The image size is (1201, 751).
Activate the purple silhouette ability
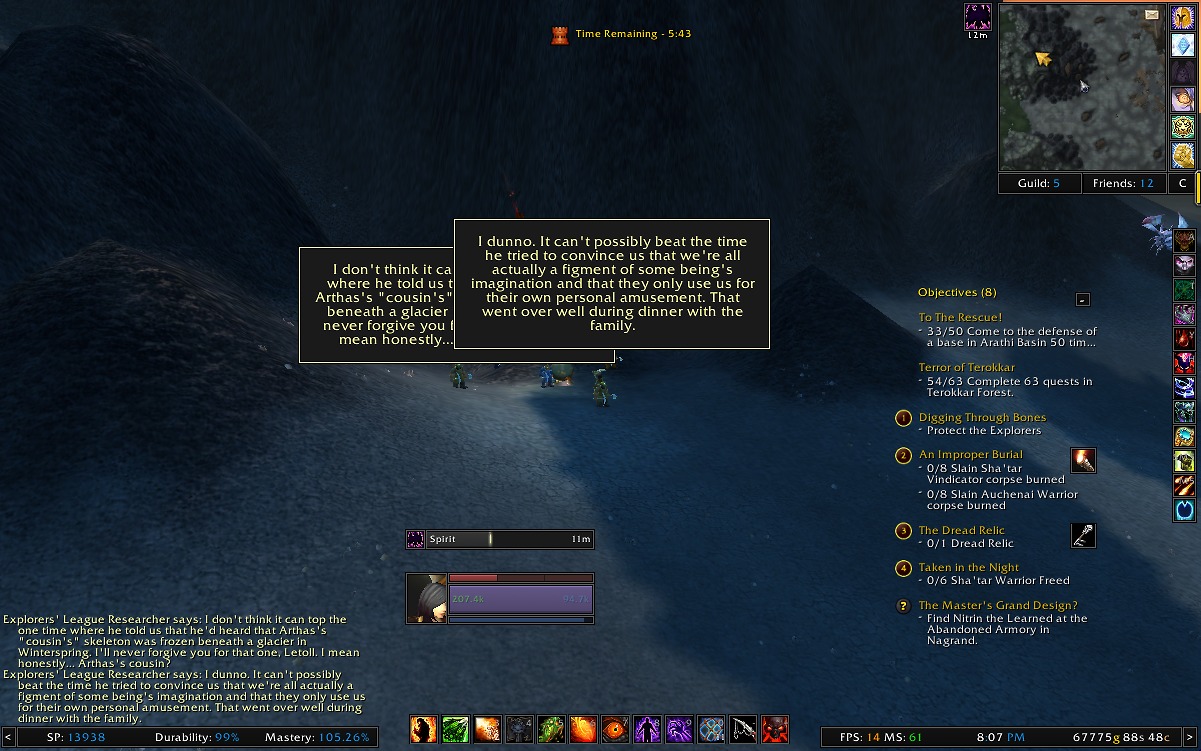[x=647, y=730]
